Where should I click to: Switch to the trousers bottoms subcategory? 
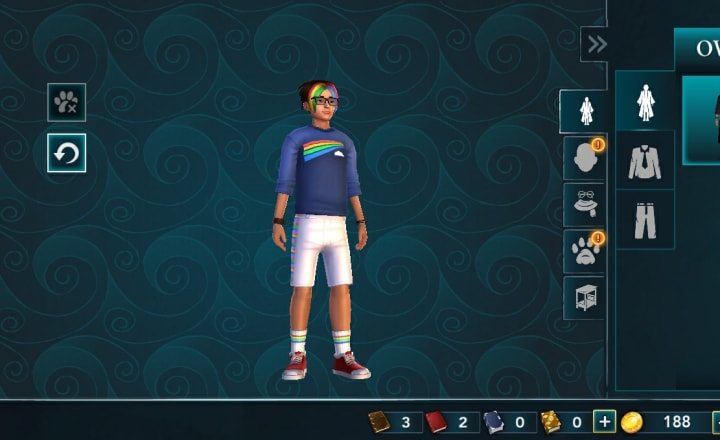(645, 220)
